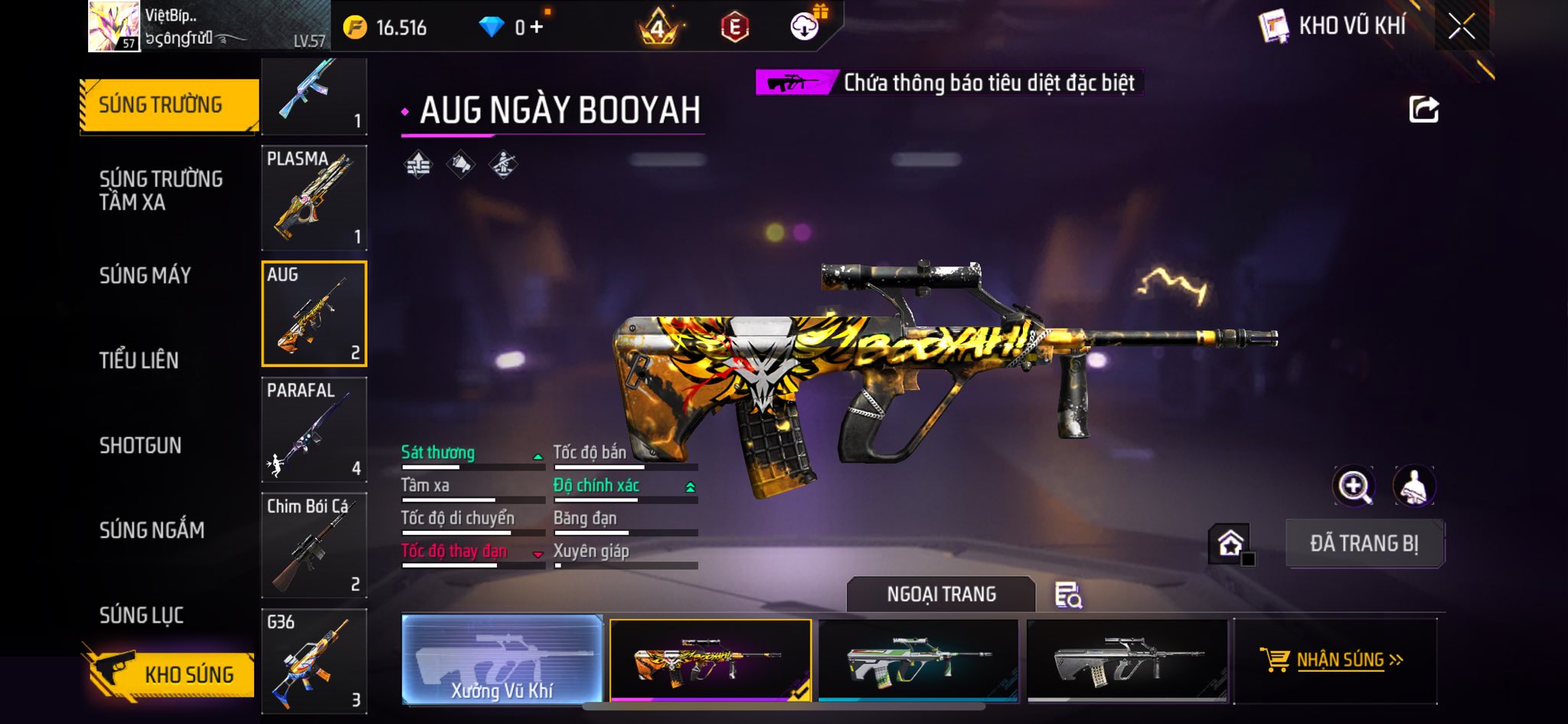The height and width of the screenshot is (724, 1568).
Task: Show the Shotgun weapon category
Action: [140, 445]
